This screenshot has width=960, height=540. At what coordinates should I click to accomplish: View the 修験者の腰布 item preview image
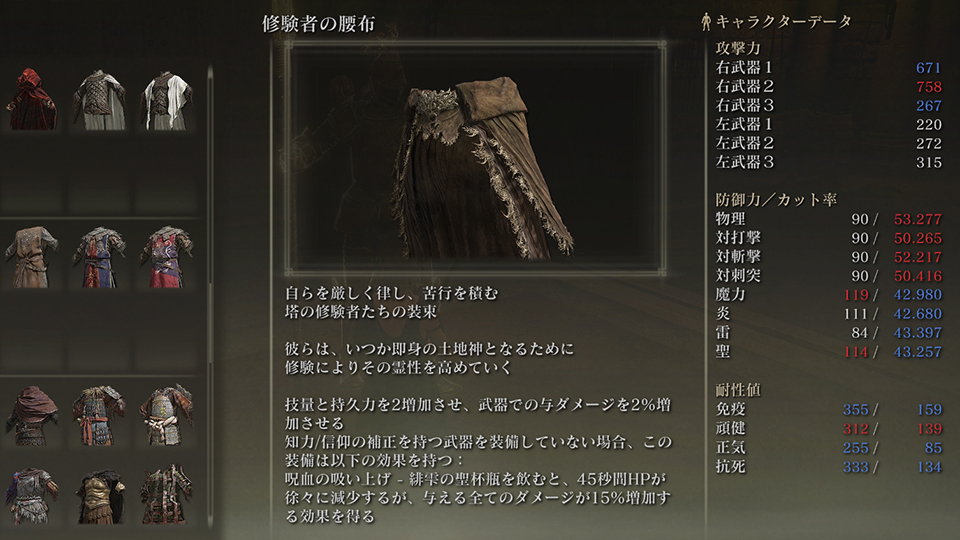[477, 158]
